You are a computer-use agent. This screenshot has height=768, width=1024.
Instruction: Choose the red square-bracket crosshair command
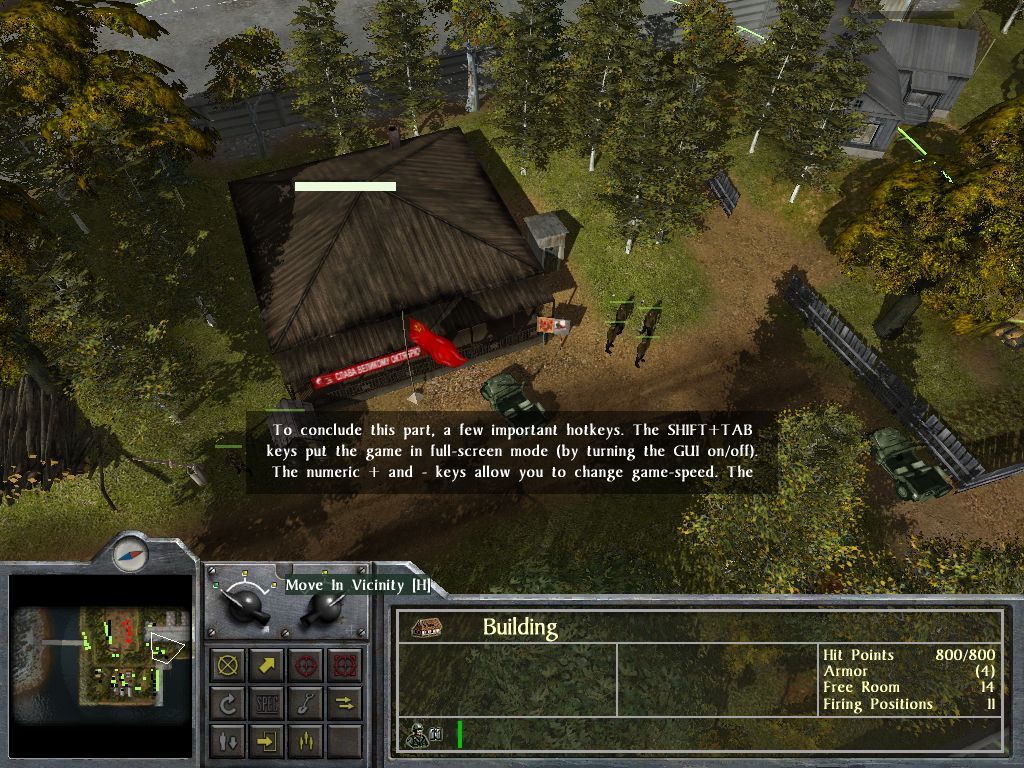click(344, 664)
